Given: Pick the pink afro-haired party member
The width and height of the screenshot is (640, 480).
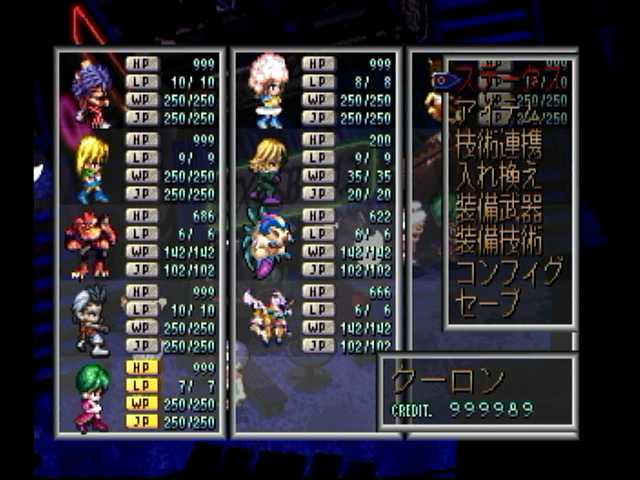Looking at the screenshot, I should point(268,90).
